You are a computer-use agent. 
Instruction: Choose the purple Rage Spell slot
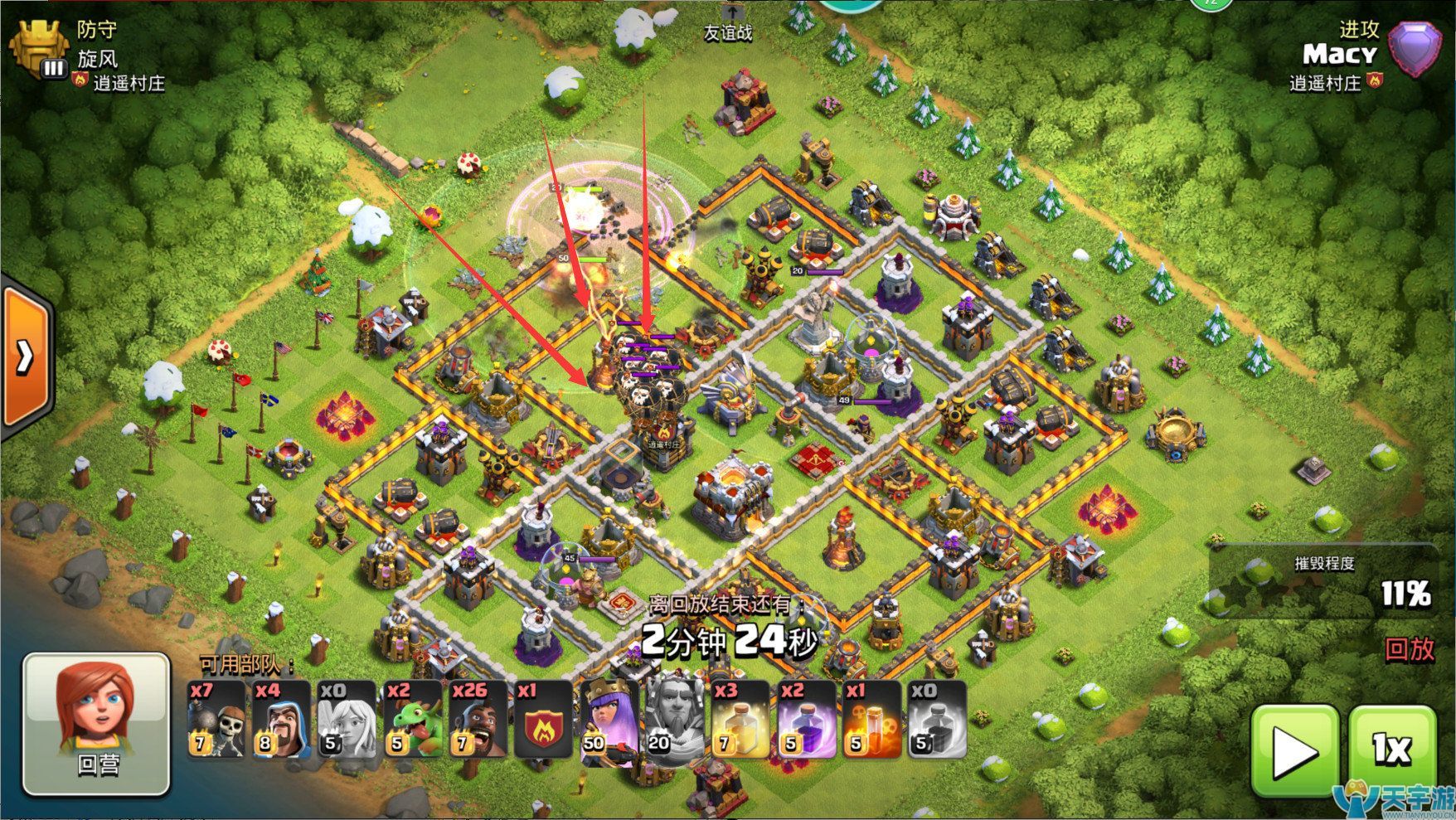coord(805,720)
